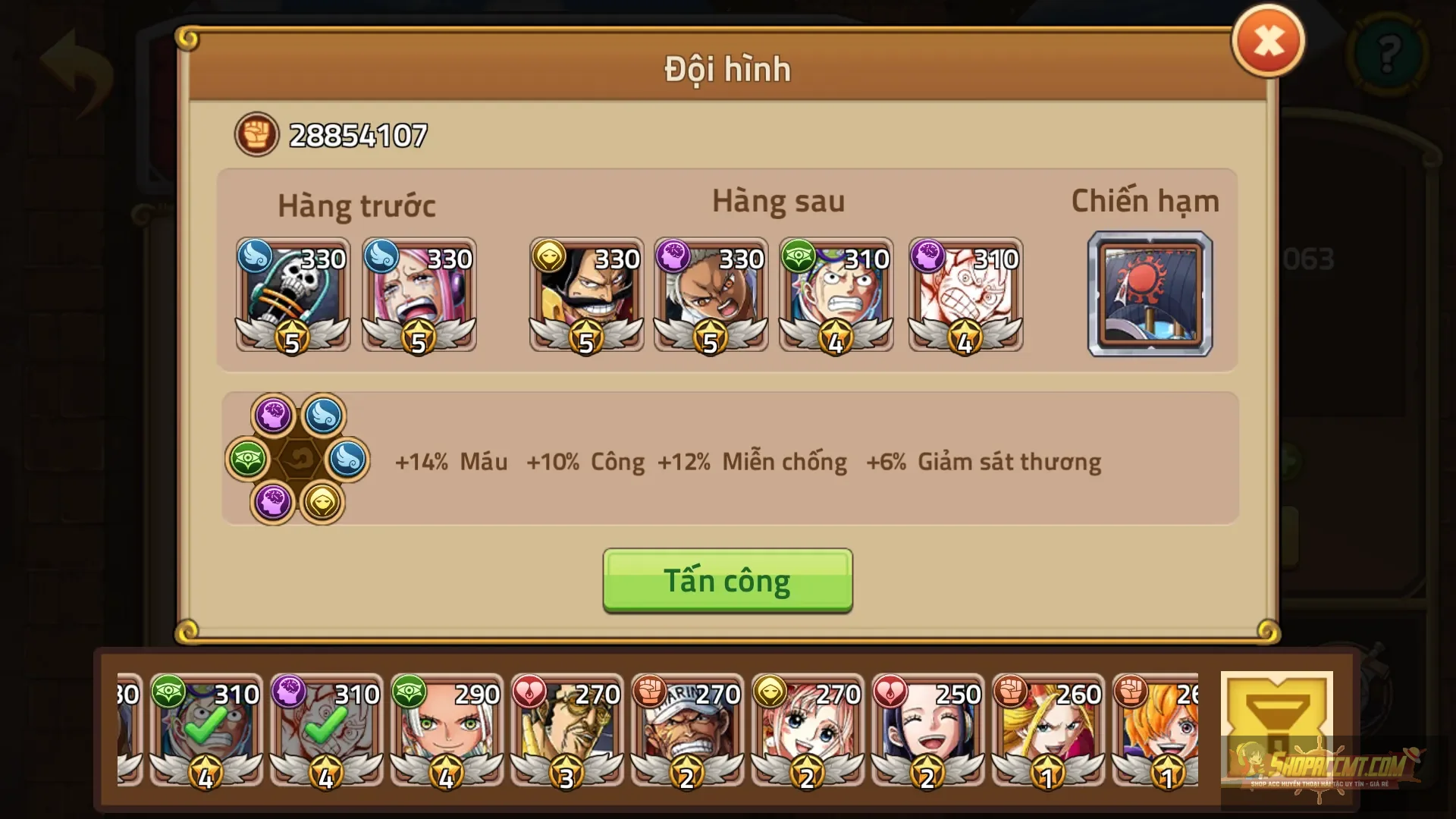Screen dimensions: 1456x819
Task: Select Brook's portrait under Hàng trước
Action: point(293,296)
